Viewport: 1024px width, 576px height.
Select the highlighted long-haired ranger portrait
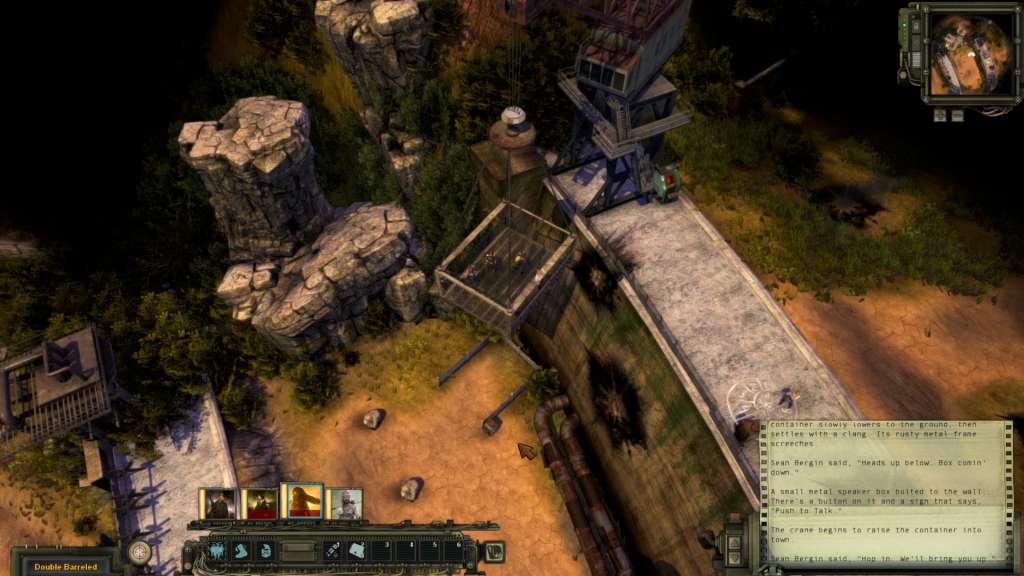tap(301, 500)
